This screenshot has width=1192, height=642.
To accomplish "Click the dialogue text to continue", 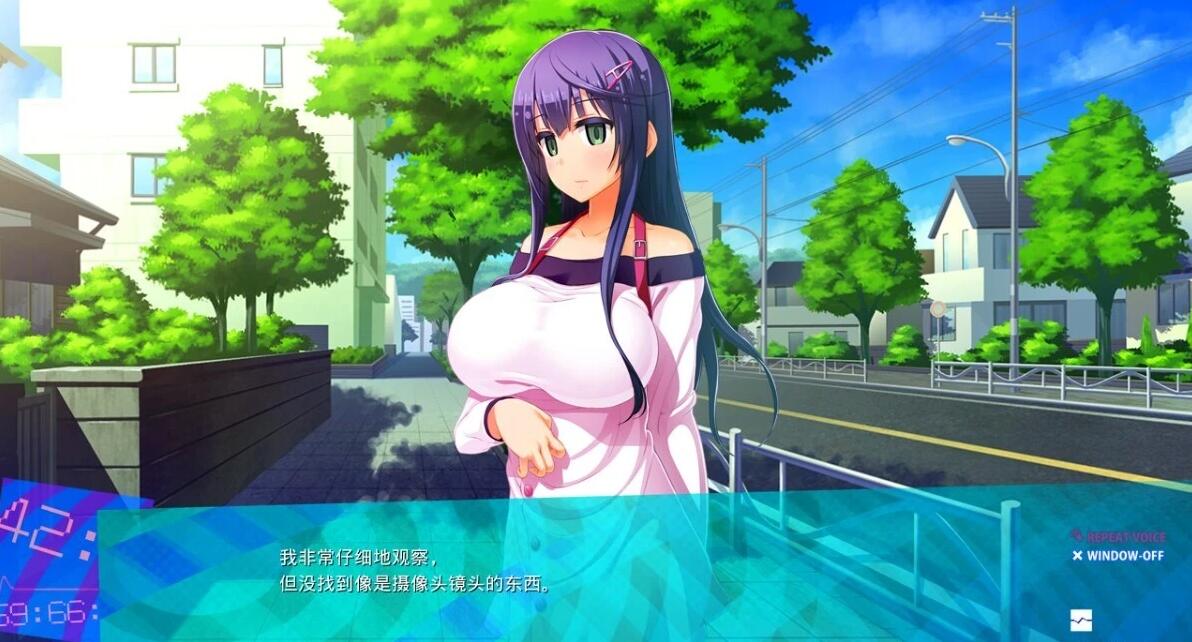I will pyautogui.click(x=414, y=571).
